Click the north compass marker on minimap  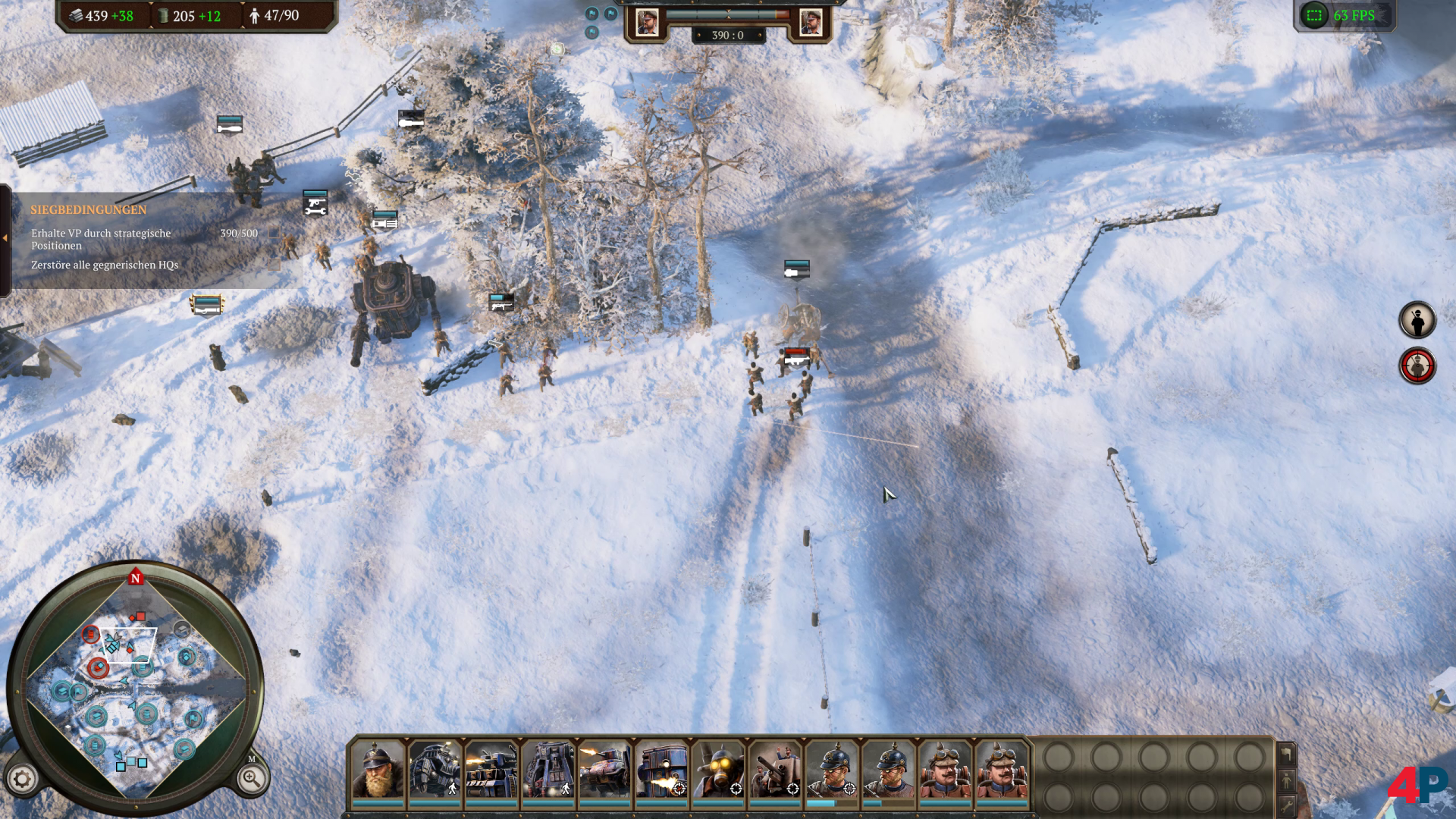pos(136,578)
